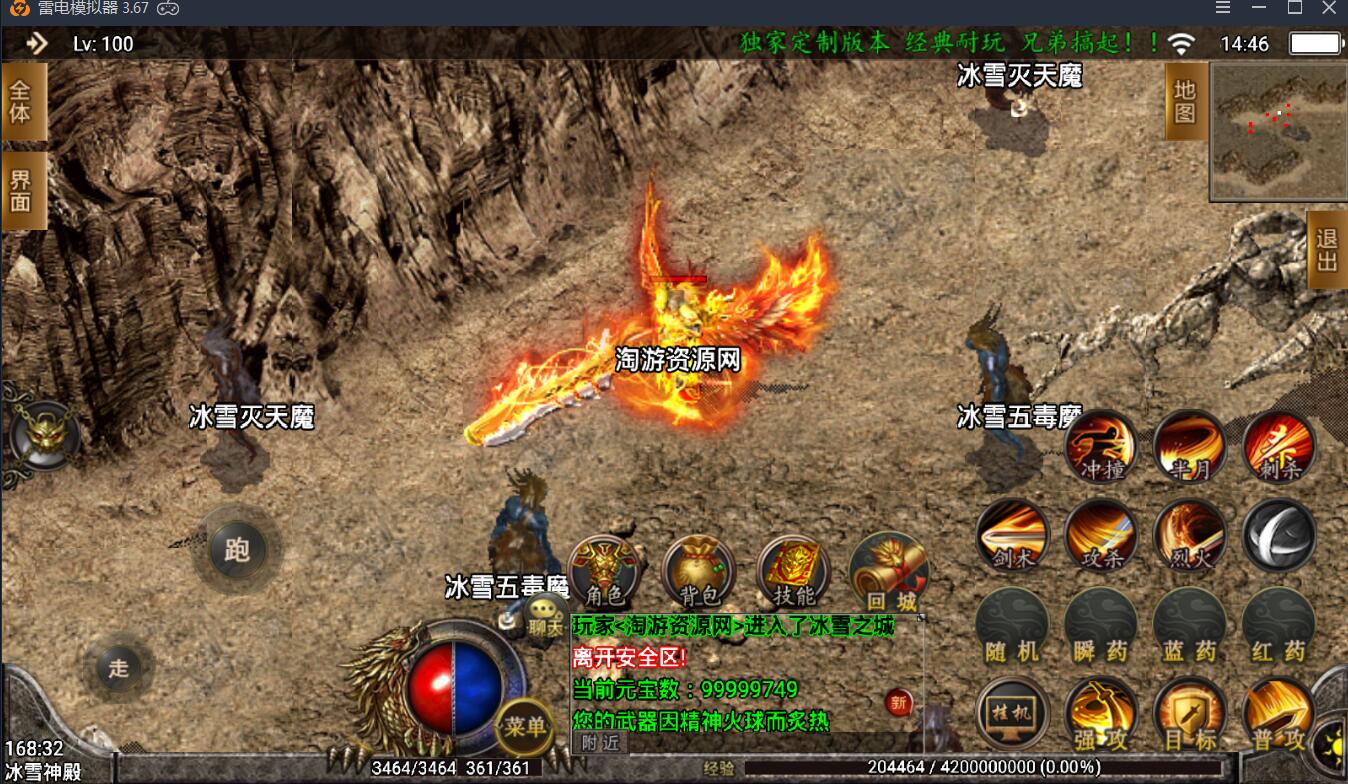The height and width of the screenshot is (784, 1348).
Task: Activate the 冲撞 charge skill
Action: tap(1101, 447)
